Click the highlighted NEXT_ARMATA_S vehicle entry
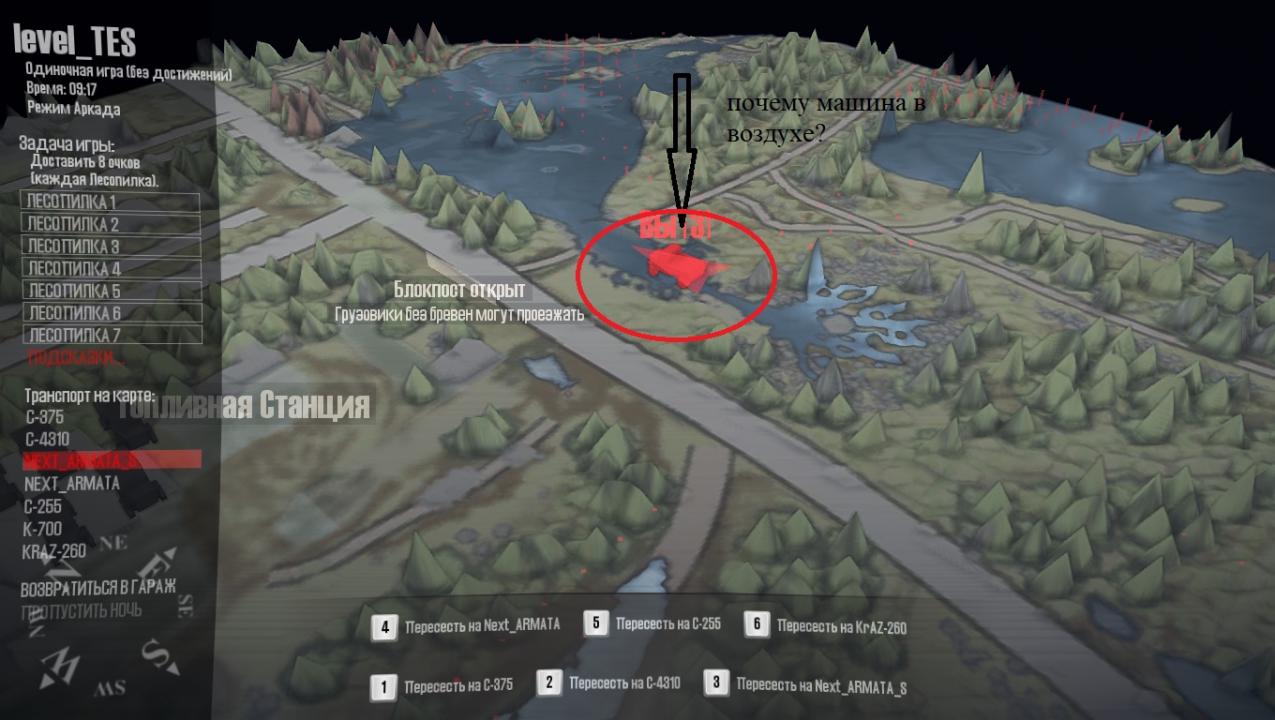Screen dimensions: 1275x720 pyautogui.click(x=111, y=460)
